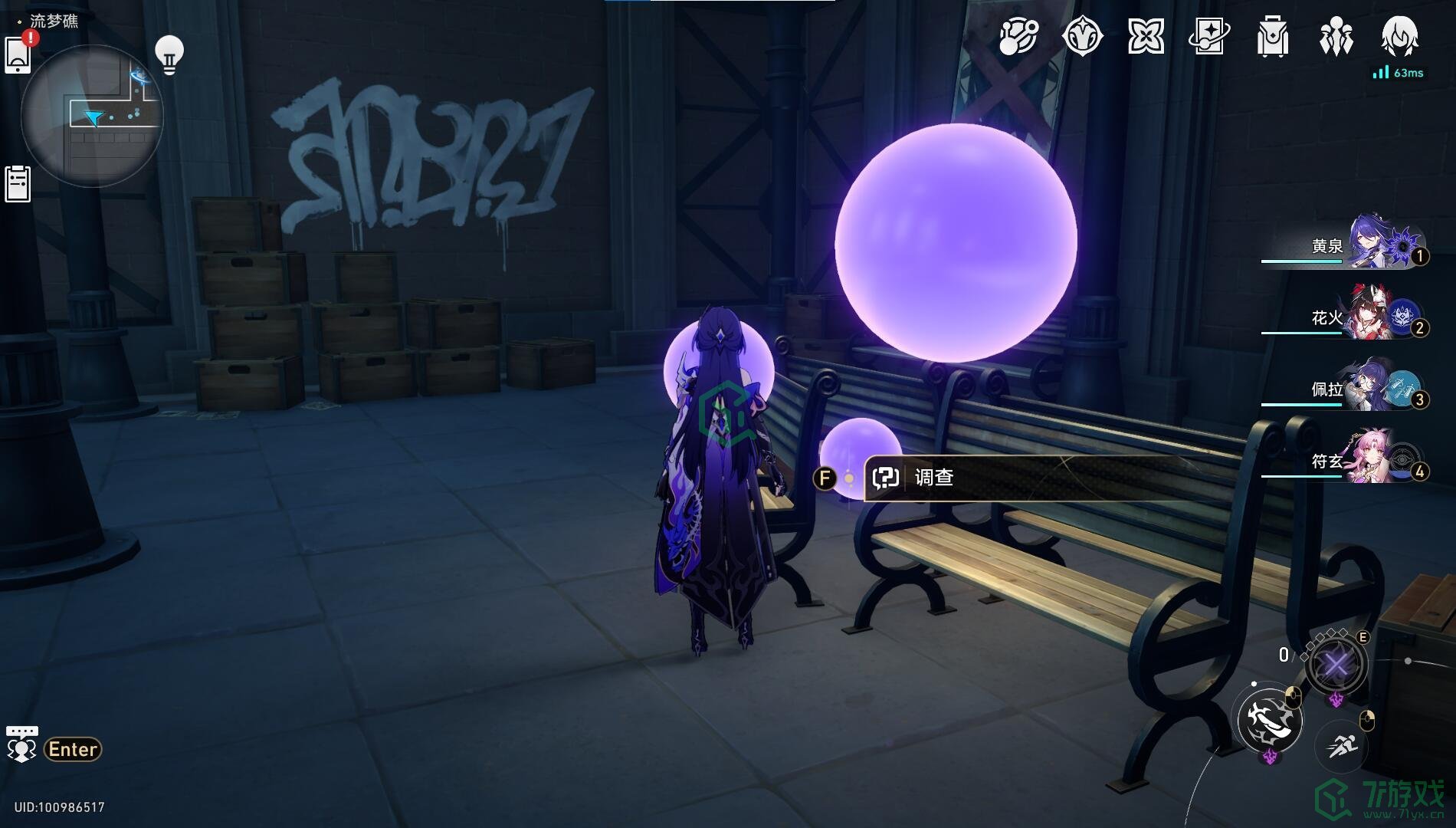Click the light bulb hint icon
The width and height of the screenshot is (1456, 828).
pyautogui.click(x=169, y=54)
